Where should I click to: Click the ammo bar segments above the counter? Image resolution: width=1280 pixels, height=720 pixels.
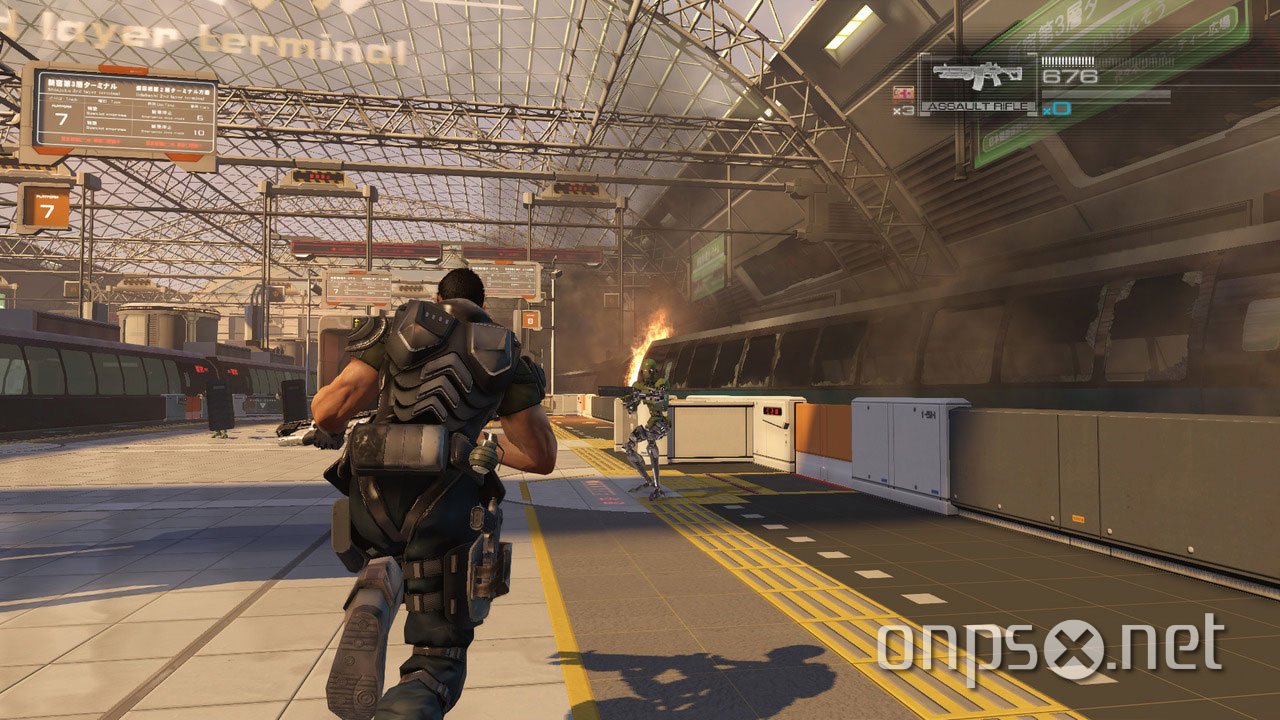pyautogui.click(x=1068, y=61)
